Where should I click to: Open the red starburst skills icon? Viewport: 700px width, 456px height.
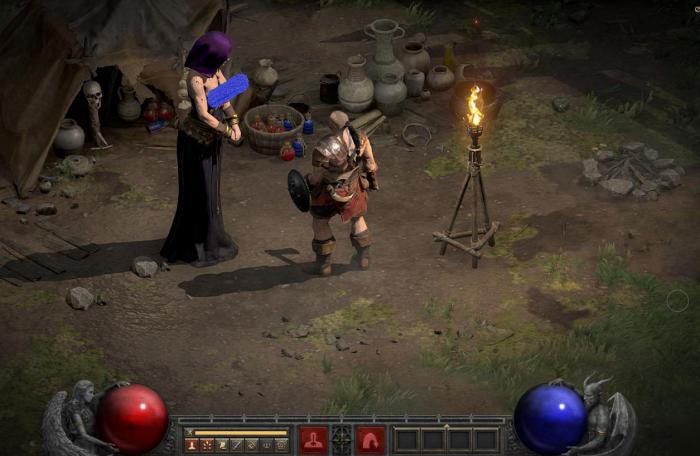tap(207, 444)
